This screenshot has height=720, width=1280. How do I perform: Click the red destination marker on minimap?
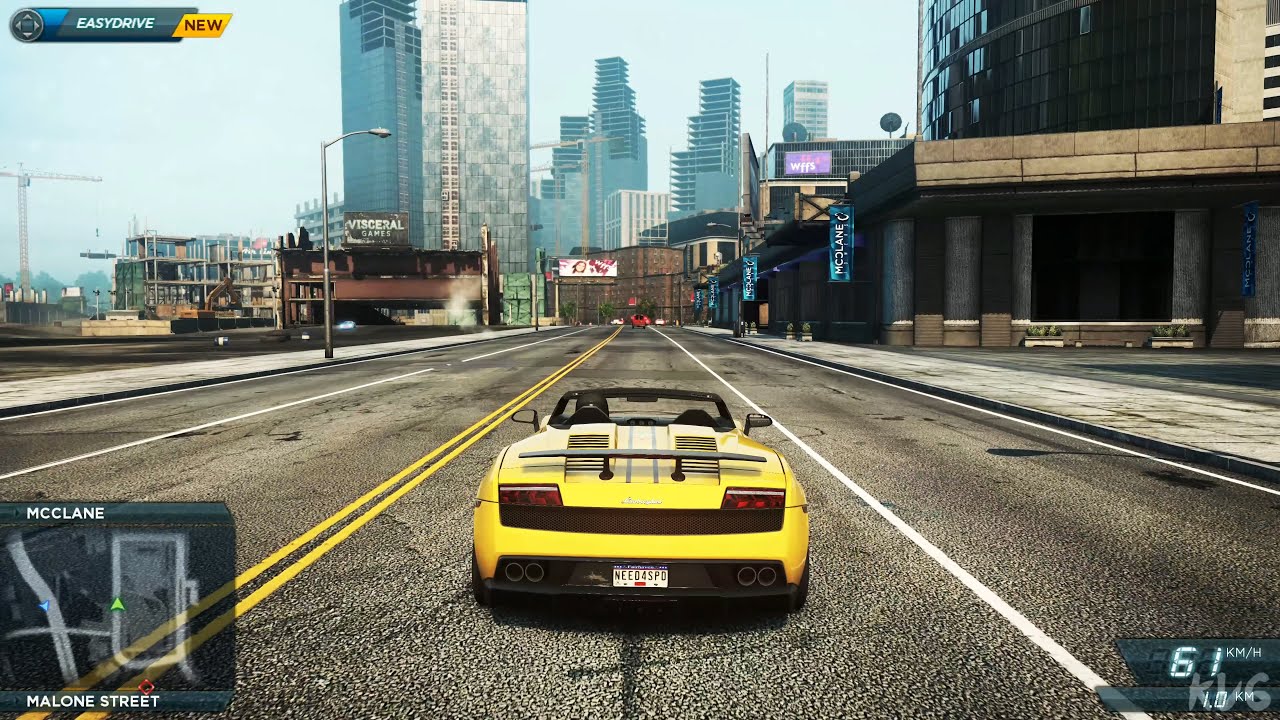[x=147, y=687]
